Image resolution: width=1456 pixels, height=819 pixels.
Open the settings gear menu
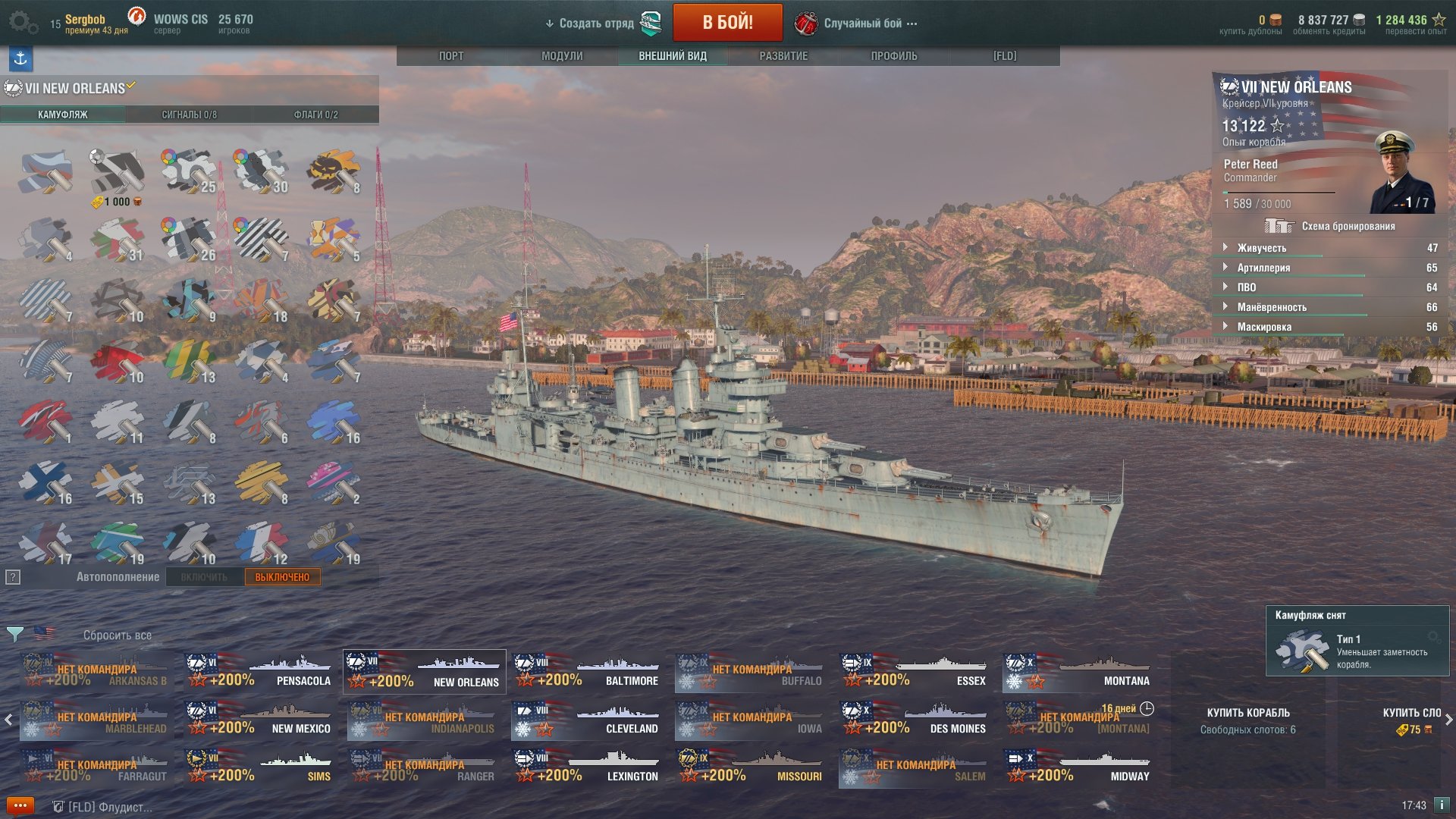coord(23,23)
